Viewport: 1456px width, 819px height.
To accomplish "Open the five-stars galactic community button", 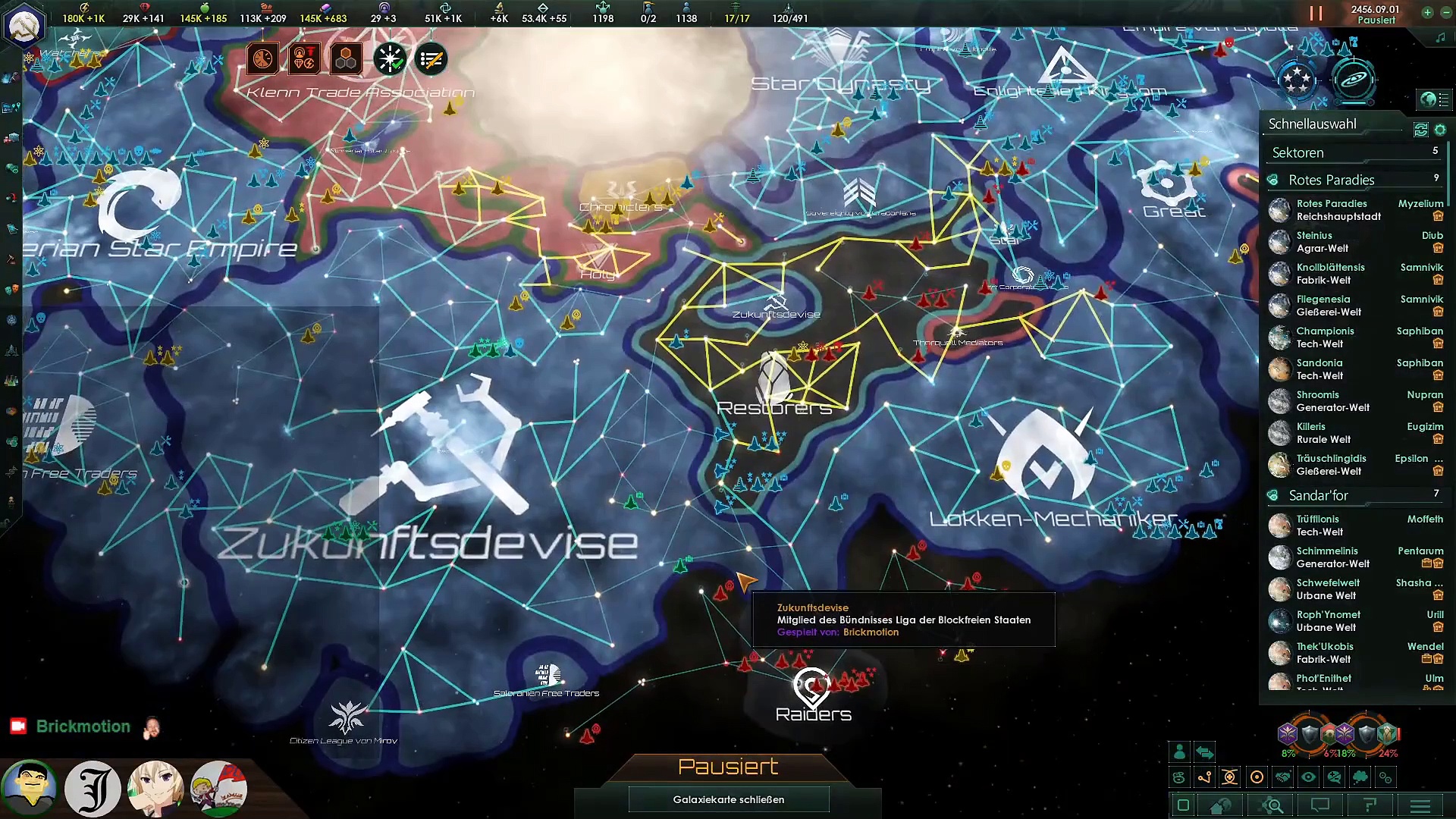I will pyautogui.click(x=1296, y=80).
